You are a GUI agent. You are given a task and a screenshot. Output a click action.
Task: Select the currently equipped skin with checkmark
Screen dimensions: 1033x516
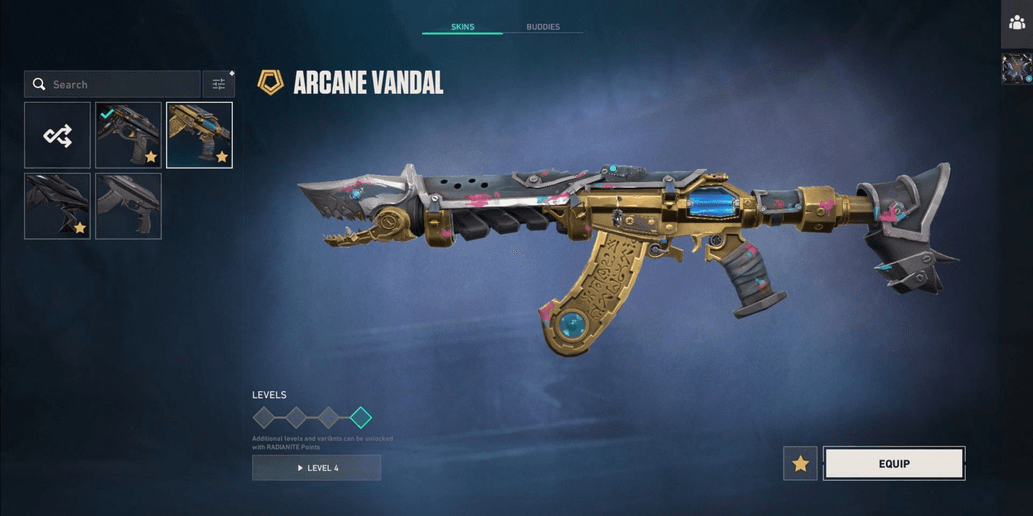coord(128,135)
